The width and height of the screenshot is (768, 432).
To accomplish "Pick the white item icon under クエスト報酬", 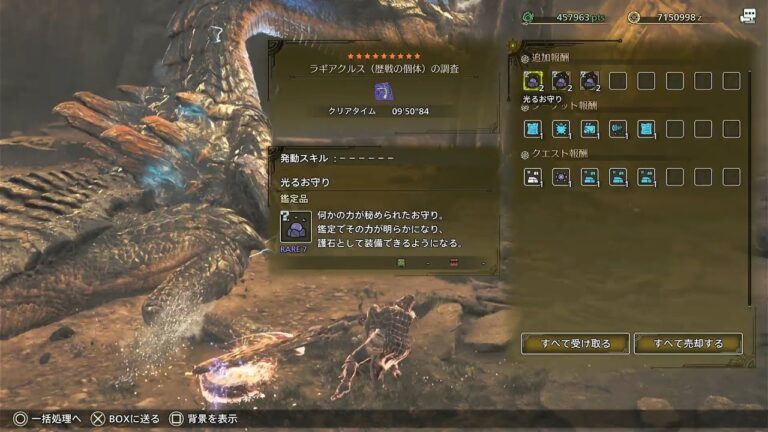I will point(533,177).
